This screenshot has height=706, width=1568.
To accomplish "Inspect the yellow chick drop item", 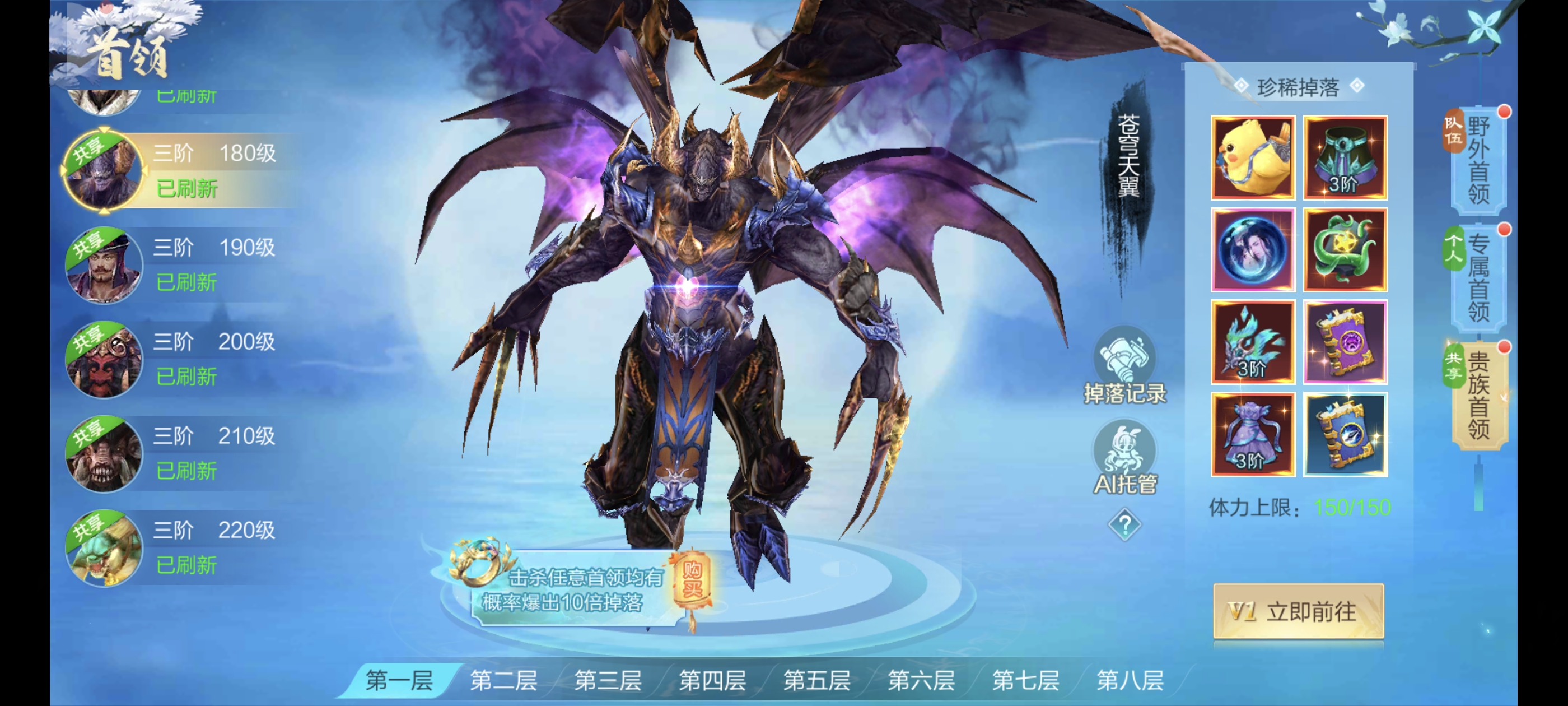I will click(x=1252, y=158).
